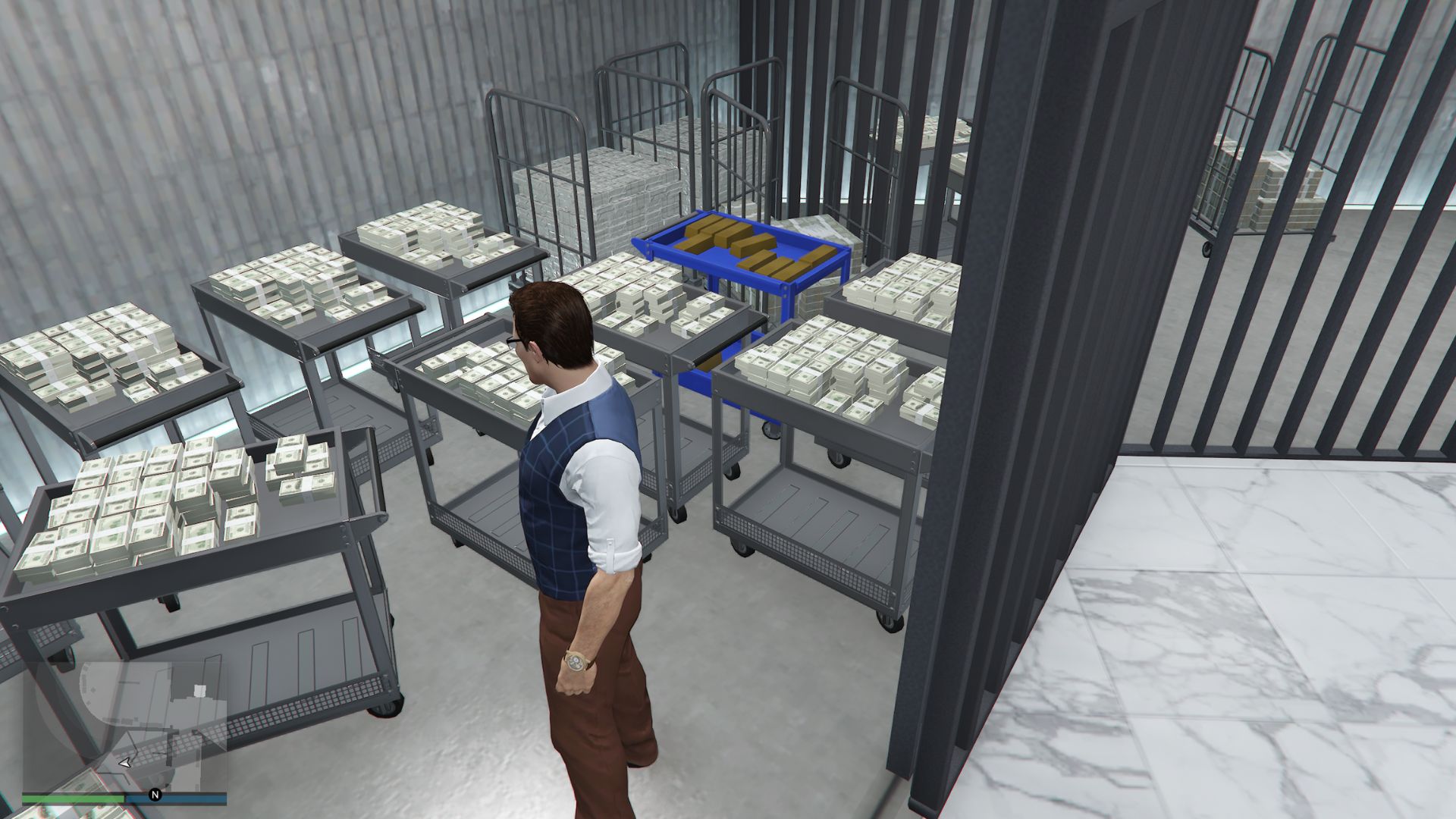Click the player arrow on the minimap
Screen dimensions: 1456x819
click(x=124, y=764)
